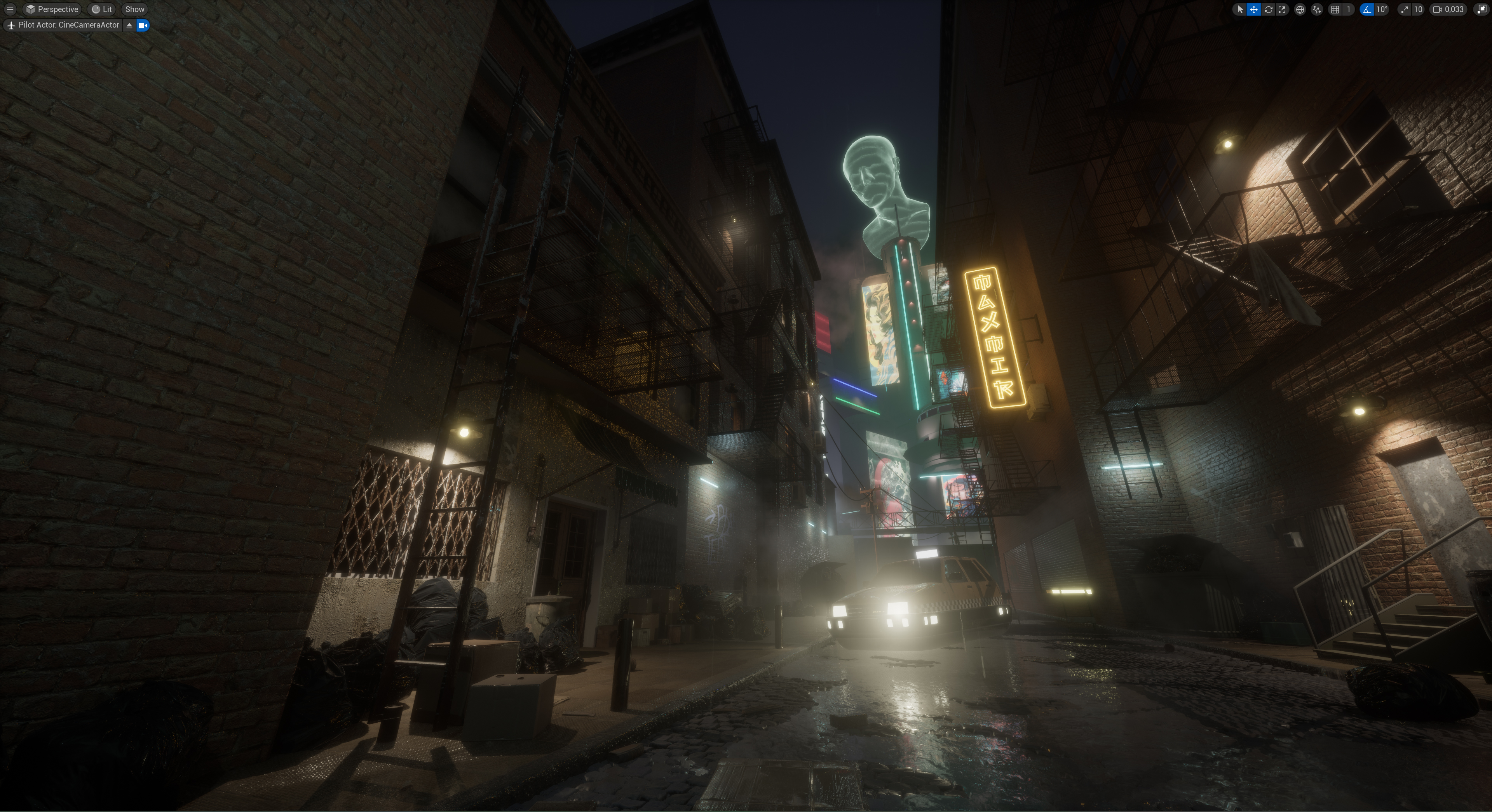Screen dimensions: 1492x812
Task: Toggle rotation angle snapping
Action: tap(1367, 9)
